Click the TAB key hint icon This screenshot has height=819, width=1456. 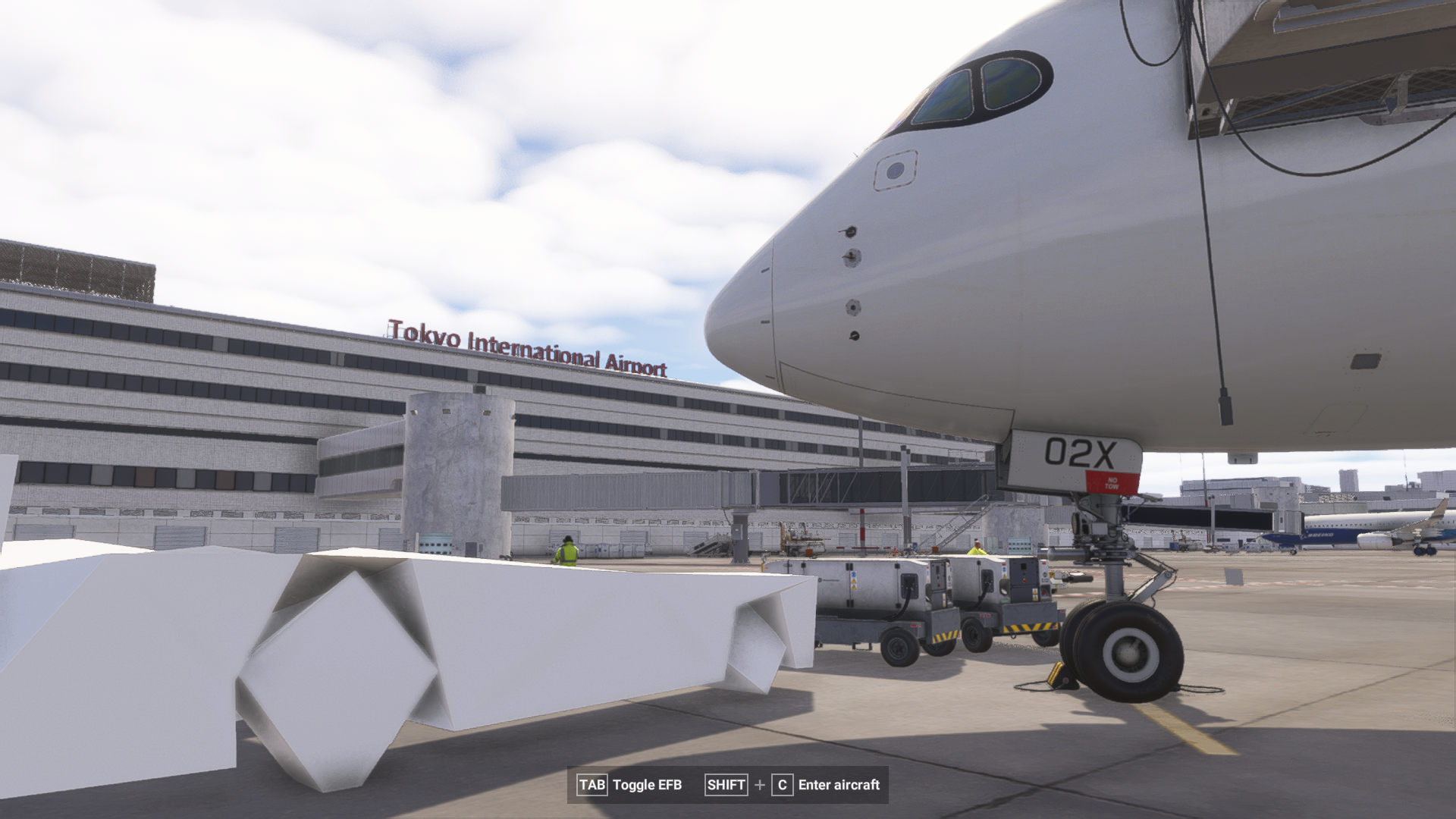click(x=592, y=786)
